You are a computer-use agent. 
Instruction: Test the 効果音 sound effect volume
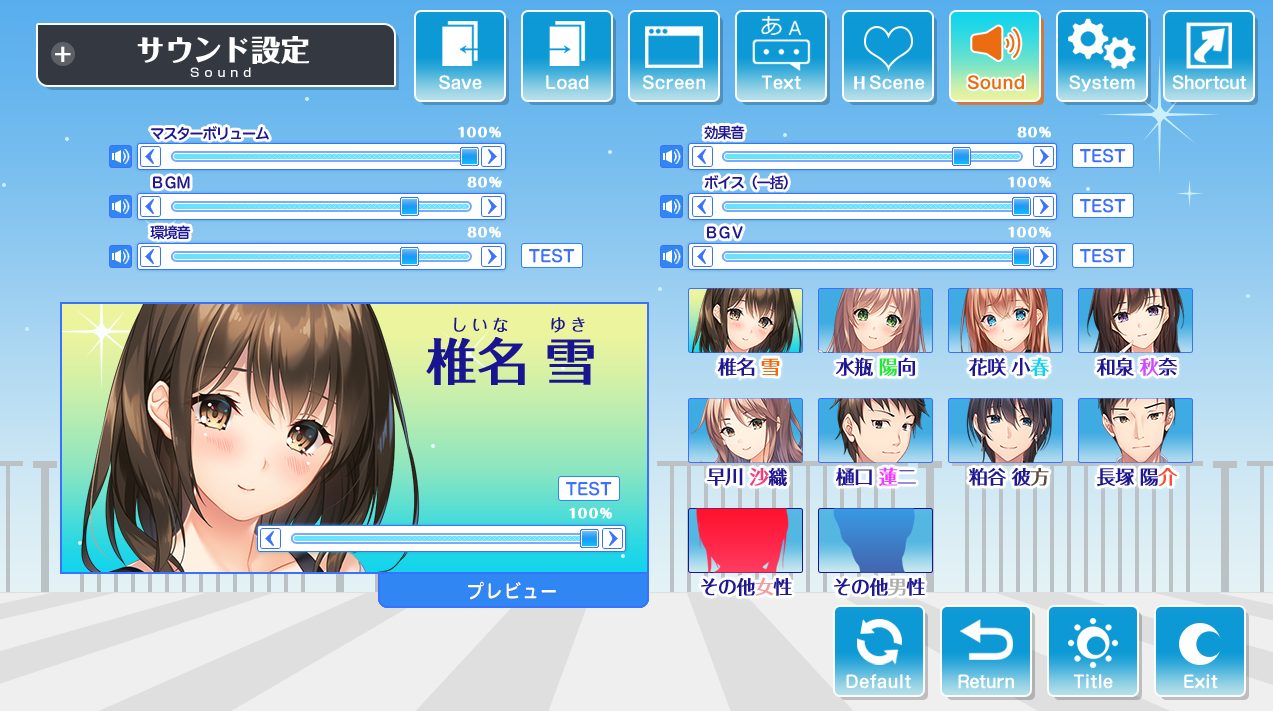point(1103,156)
